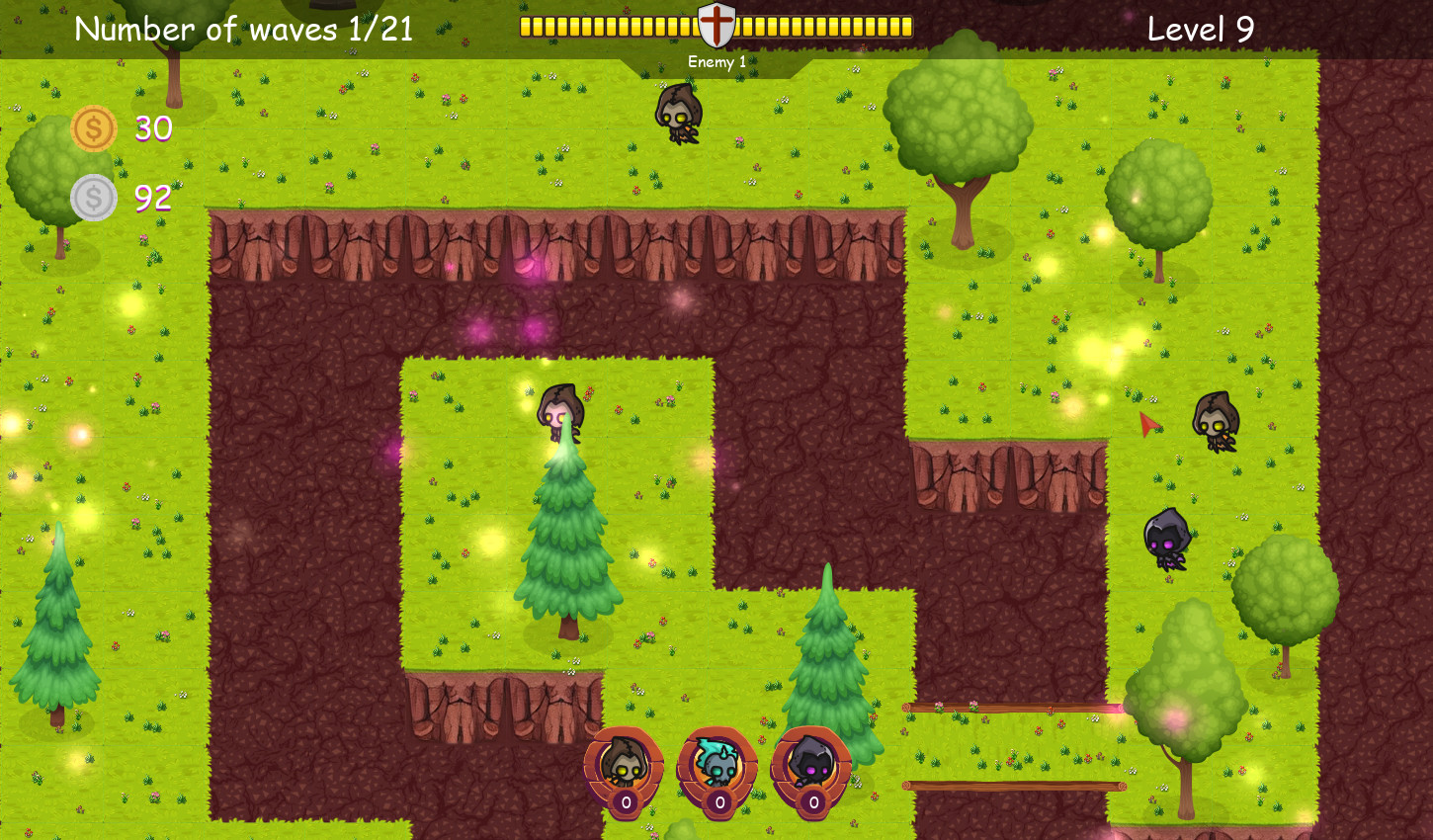Click the silver coin currency icon
The height and width of the screenshot is (840, 1433).
click(x=92, y=196)
